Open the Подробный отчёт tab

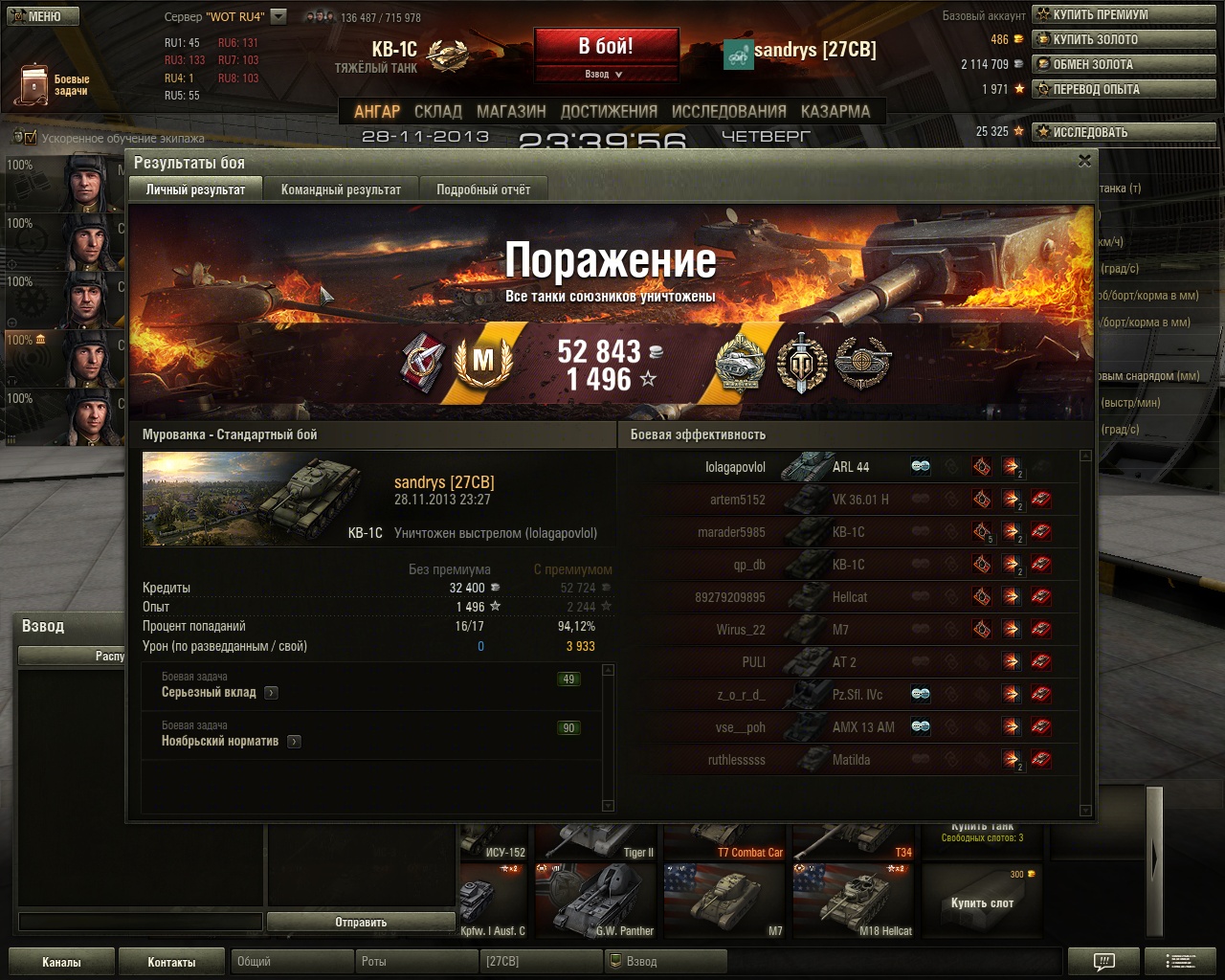[x=483, y=189]
